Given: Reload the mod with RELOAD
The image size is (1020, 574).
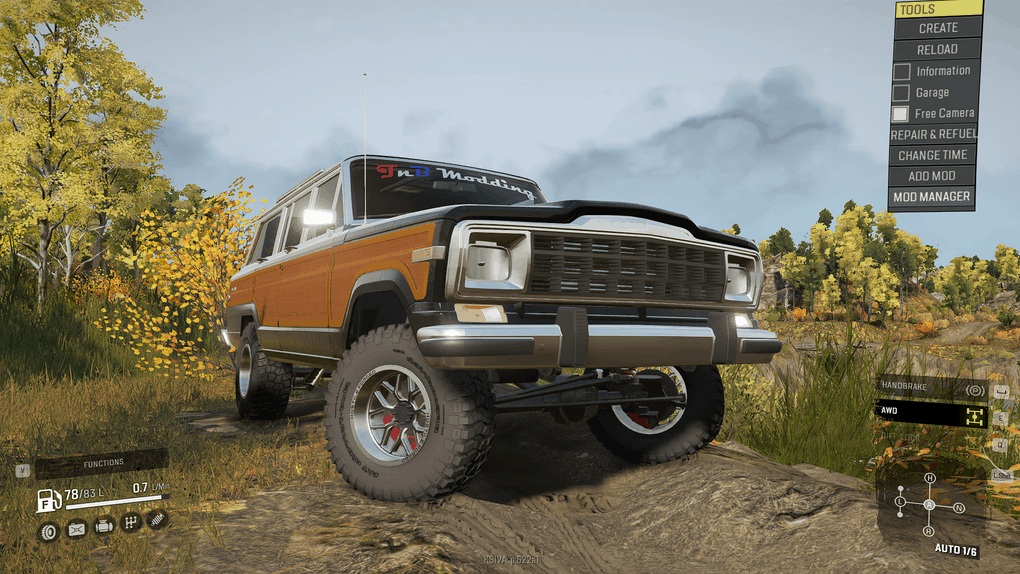Looking at the screenshot, I should (937, 49).
